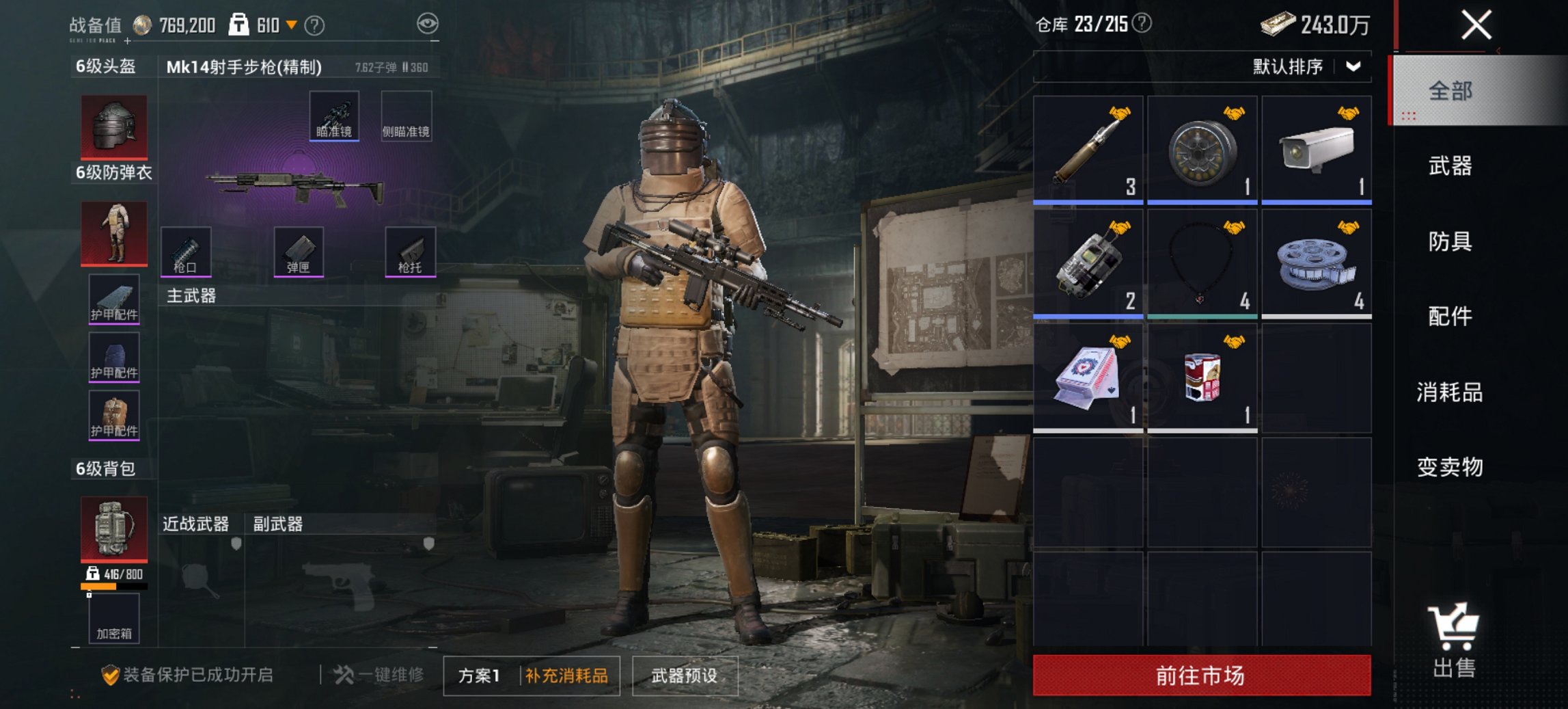Screen dimensions: 1568x709
Task: Toggle the eye preview icon at top
Action: coord(429,23)
